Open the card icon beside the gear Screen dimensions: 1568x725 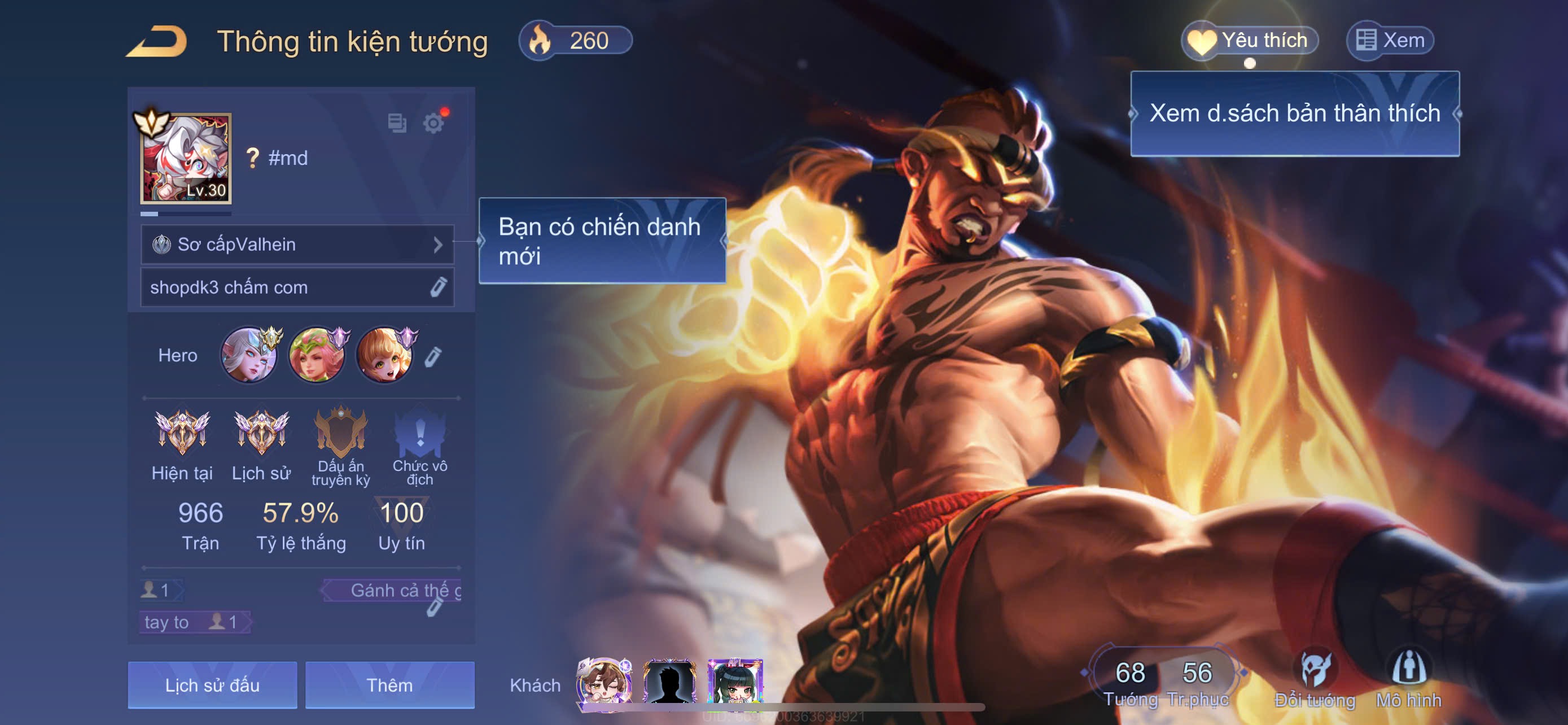[397, 123]
